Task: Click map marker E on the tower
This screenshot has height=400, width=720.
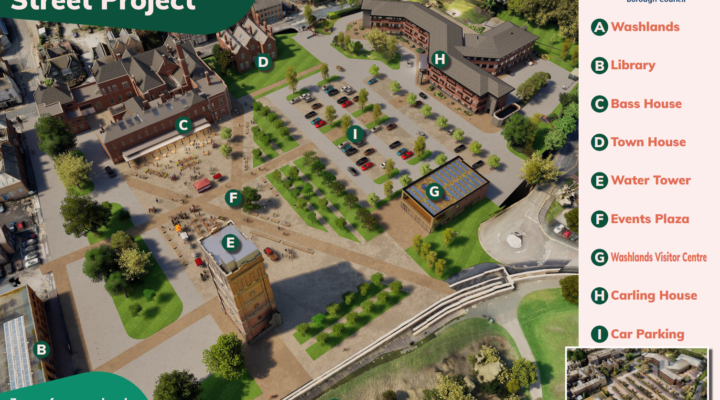Action: [230, 241]
